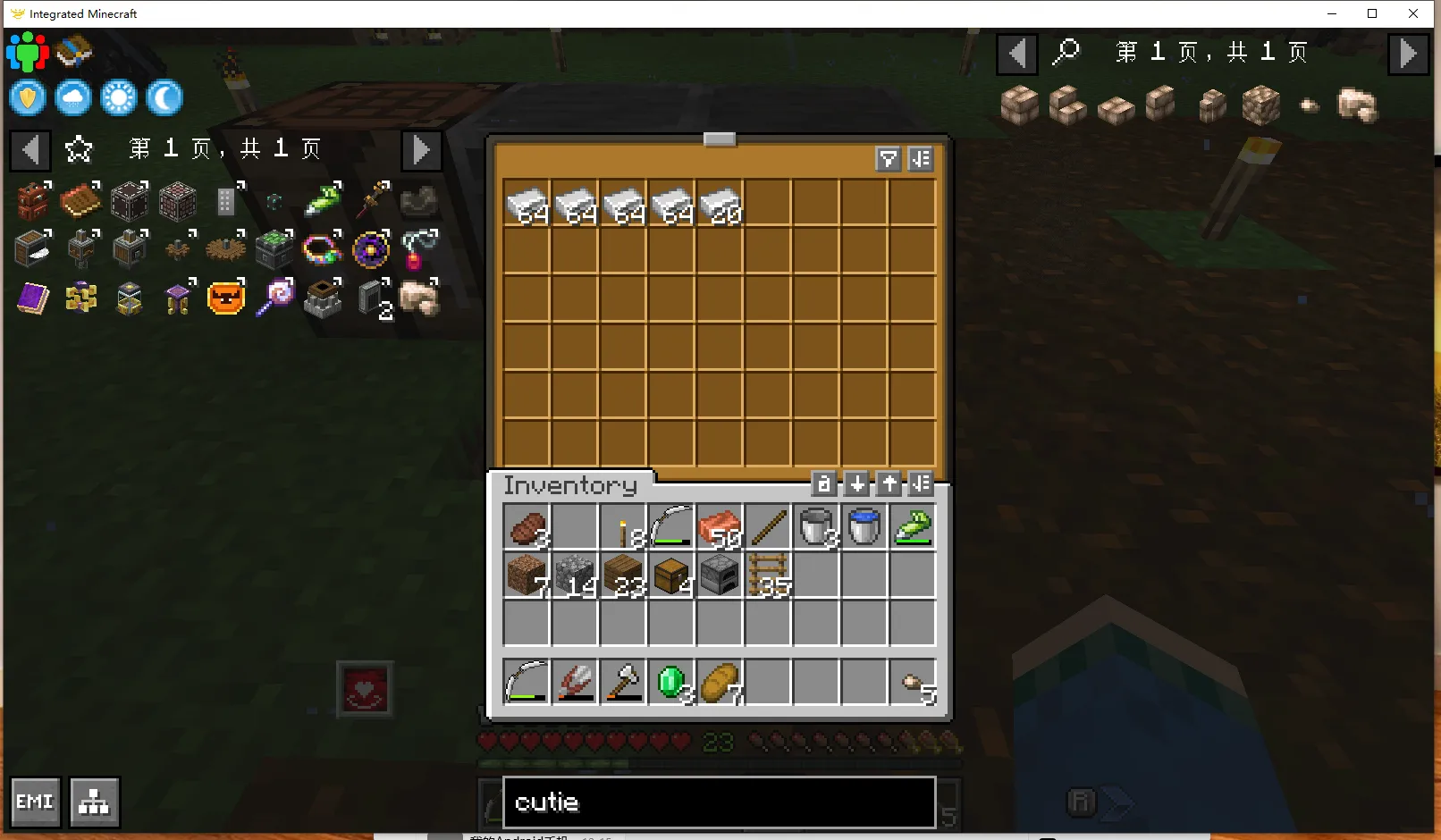Close the Integrated Minecraft window
Image resolution: width=1441 pixels, height=840 pixels.
pyautogui.click(x=1412, y=13)
